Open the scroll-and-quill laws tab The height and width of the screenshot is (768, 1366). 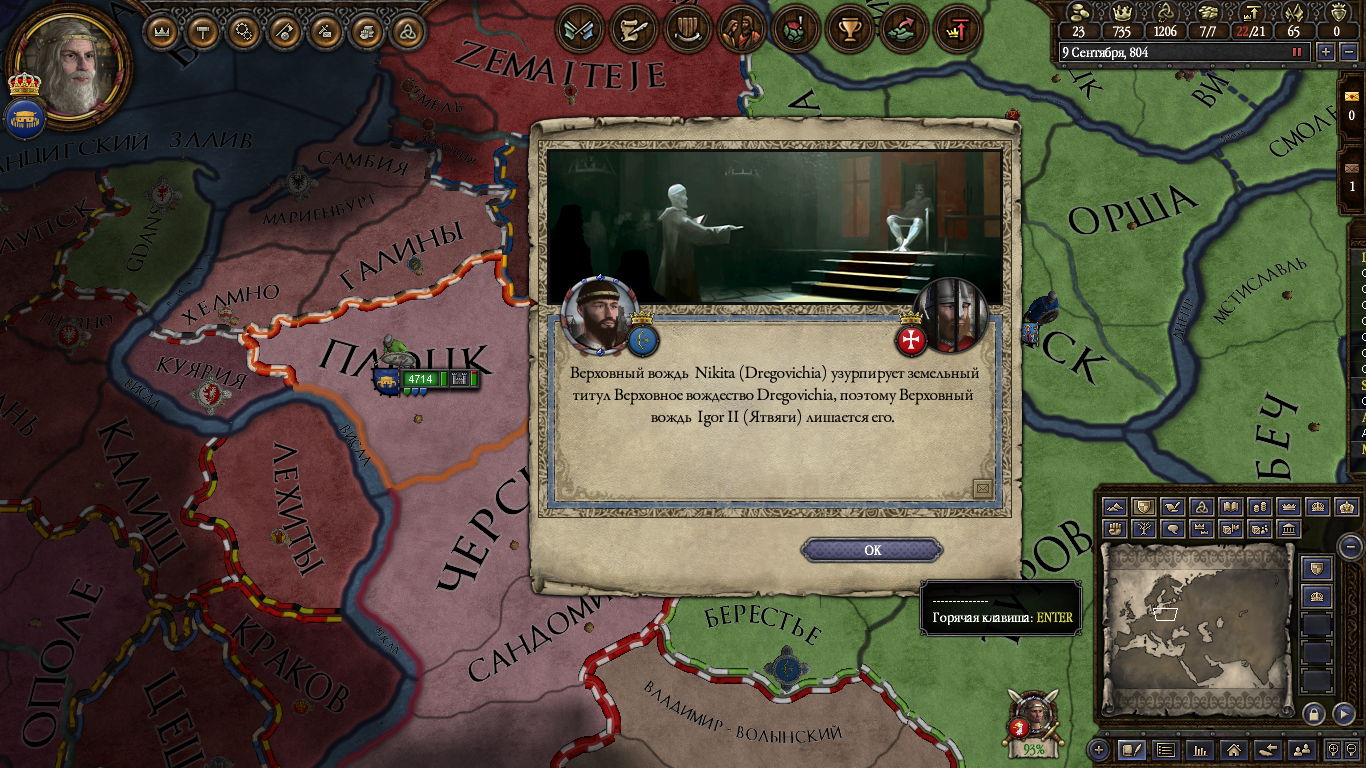pyautogui.click(x=632, y=30)
